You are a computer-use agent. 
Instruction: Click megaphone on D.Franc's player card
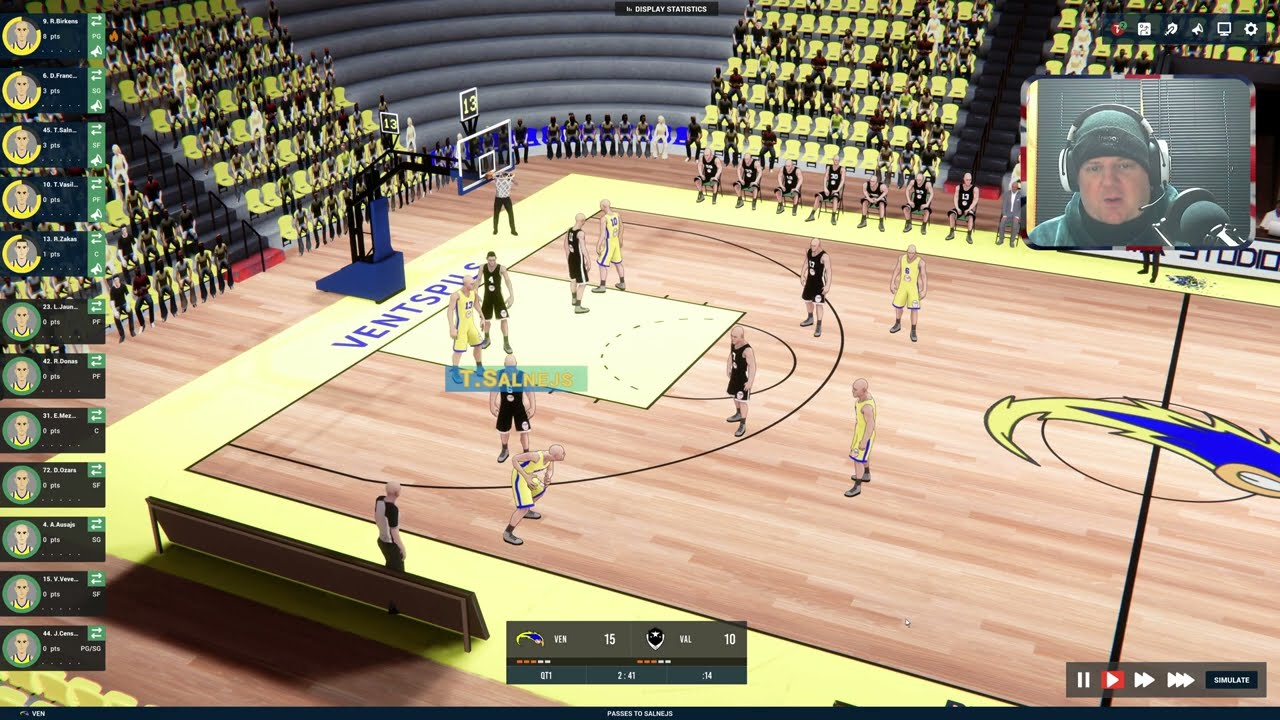[97, 107]
